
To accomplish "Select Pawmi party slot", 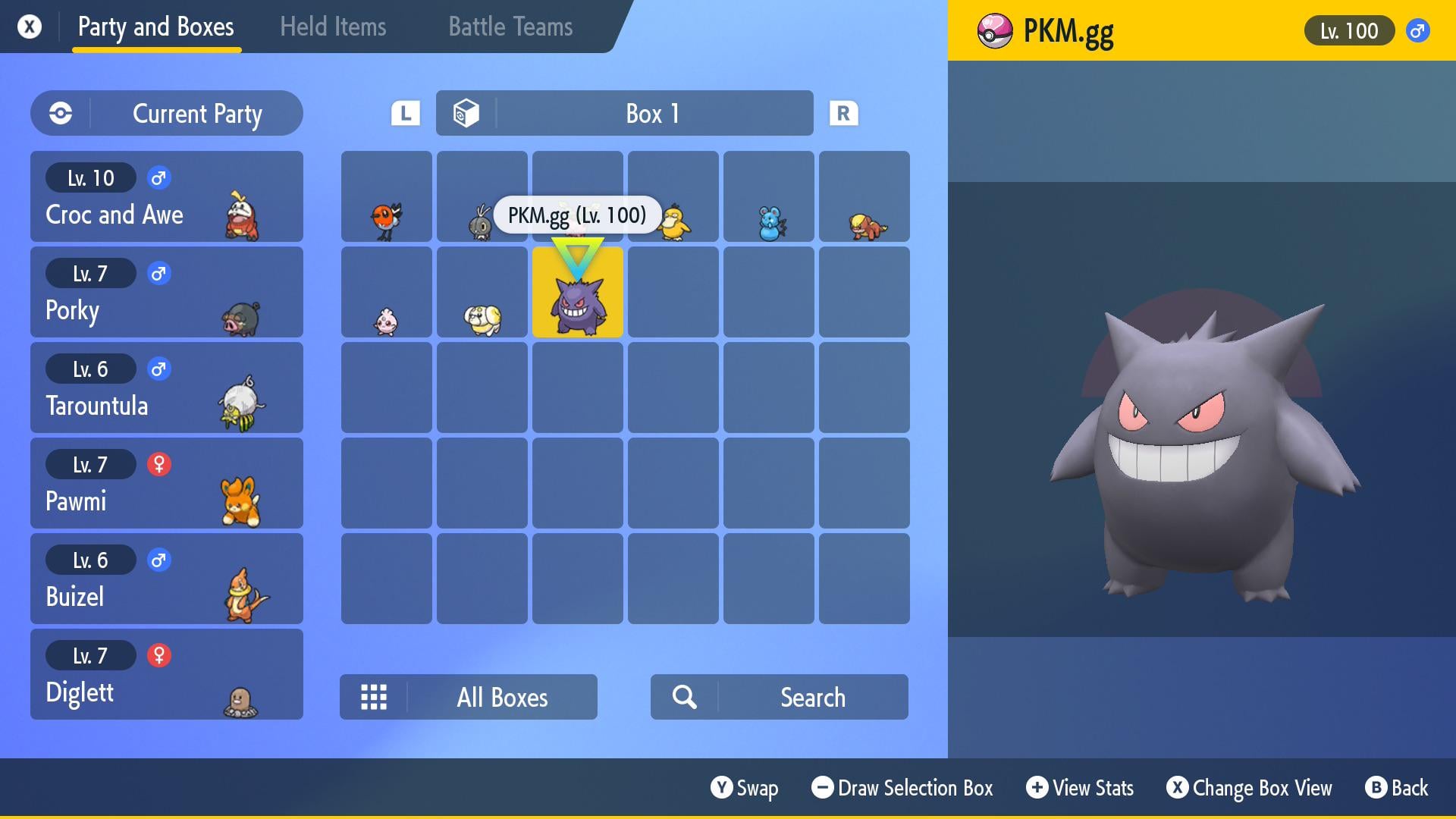I will point(167,483).
